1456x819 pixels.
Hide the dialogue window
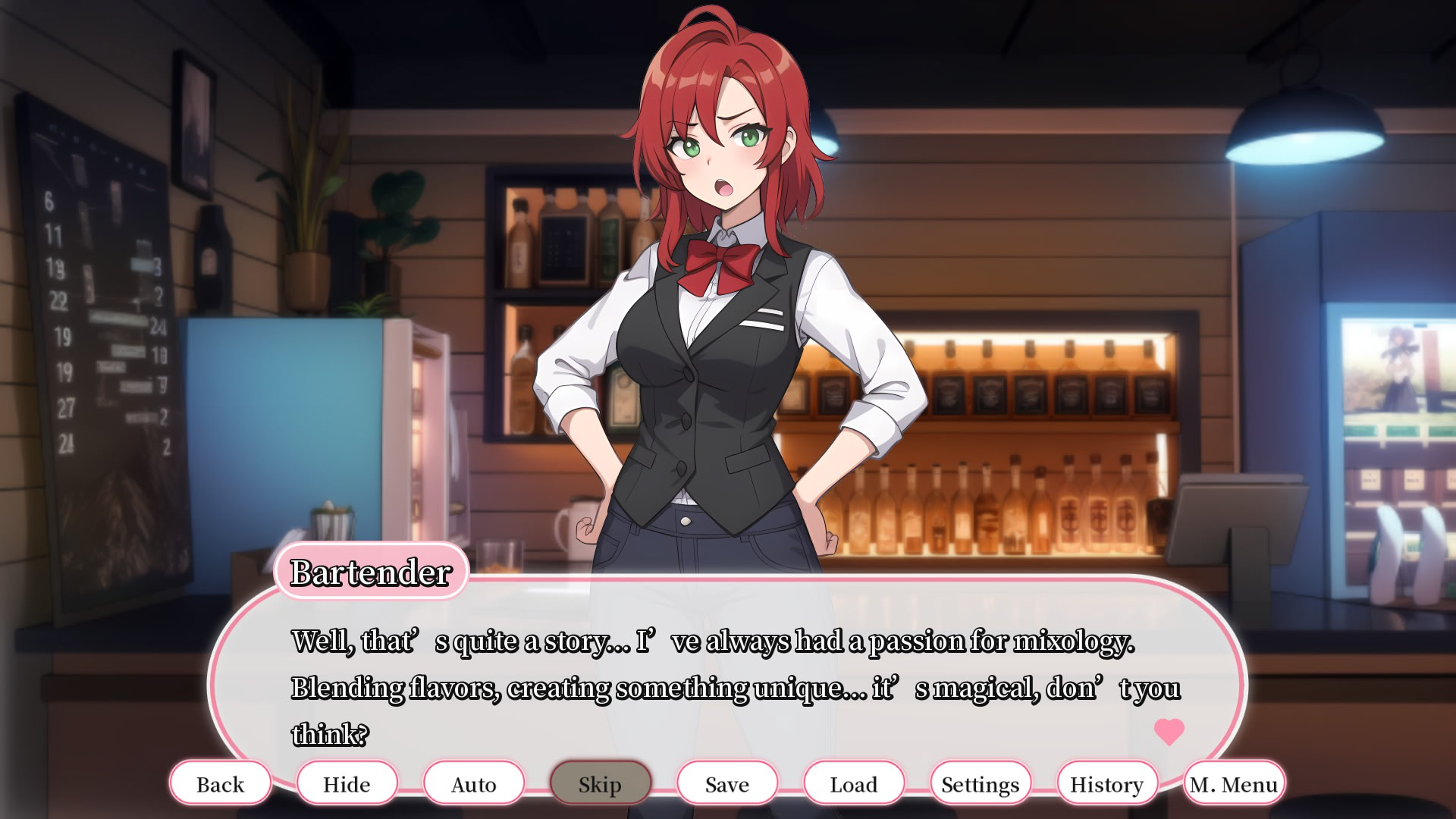click(347, 783)
